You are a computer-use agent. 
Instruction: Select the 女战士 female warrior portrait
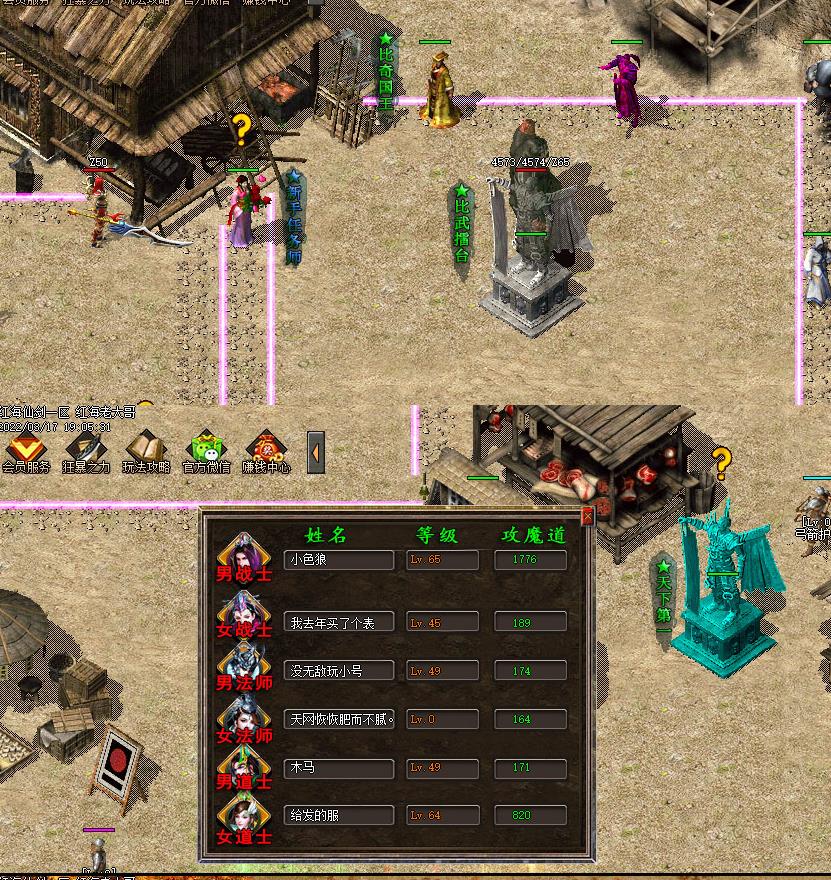pyautogui.click(x=243, y=612)
